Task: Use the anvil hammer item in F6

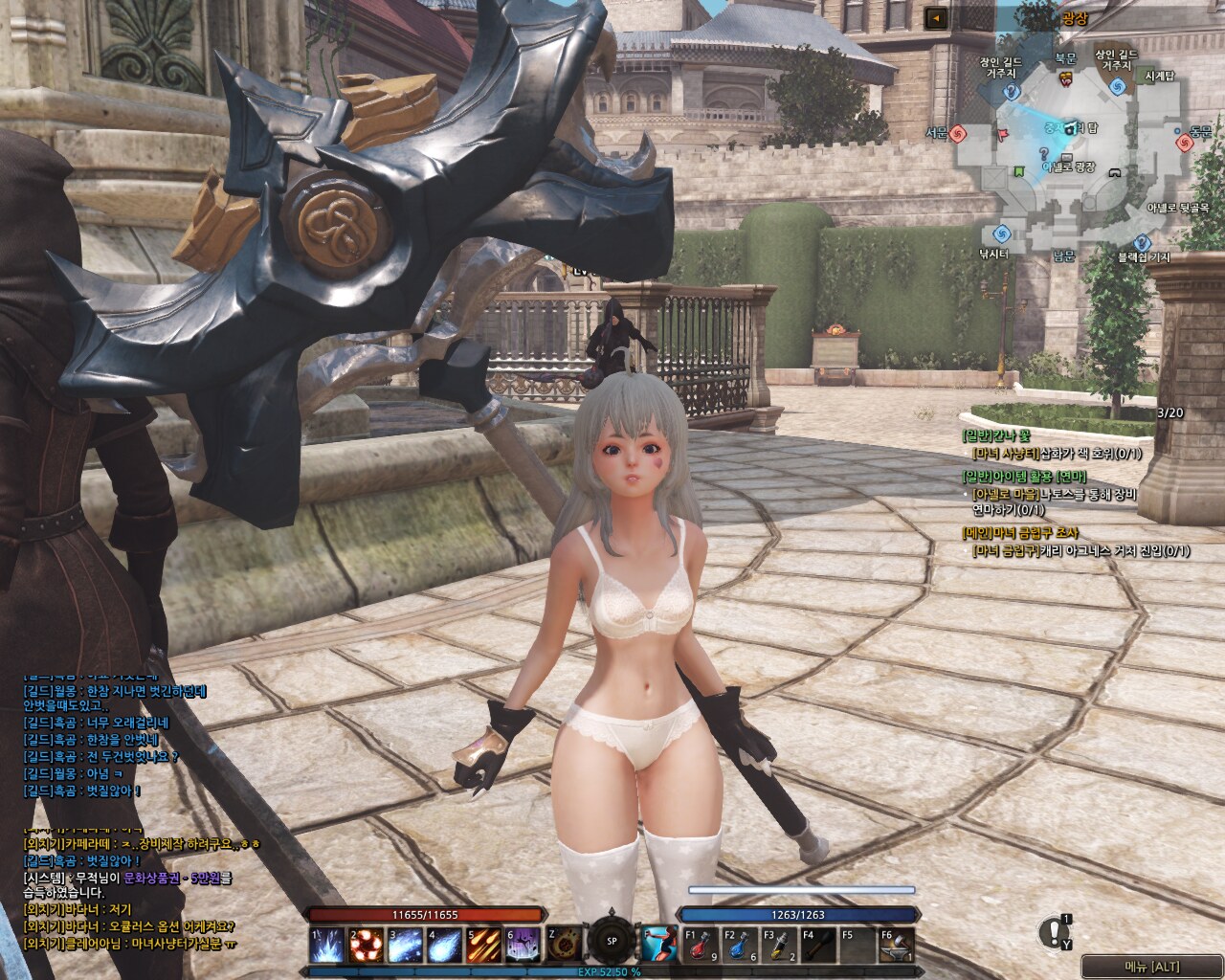Action: coord(898,946)
